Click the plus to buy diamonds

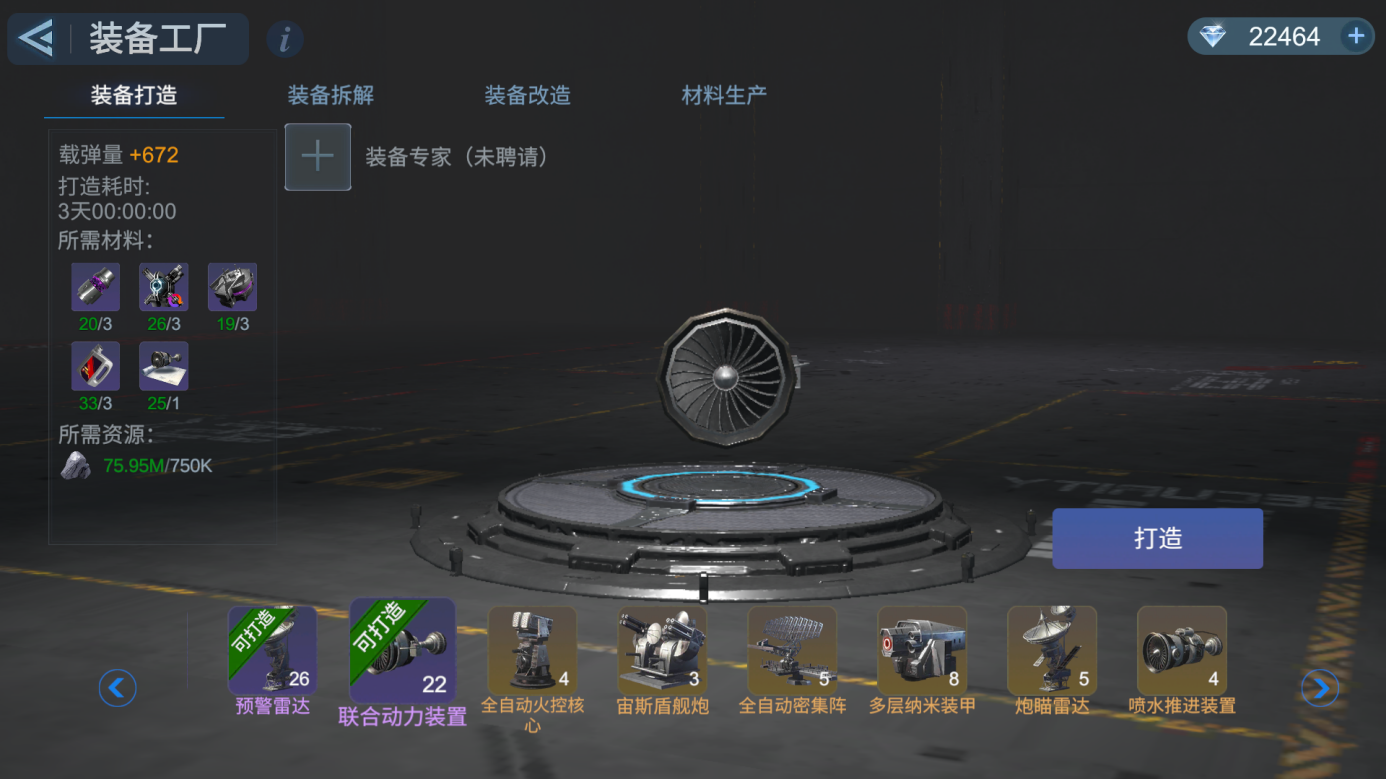pos(1355,36)
